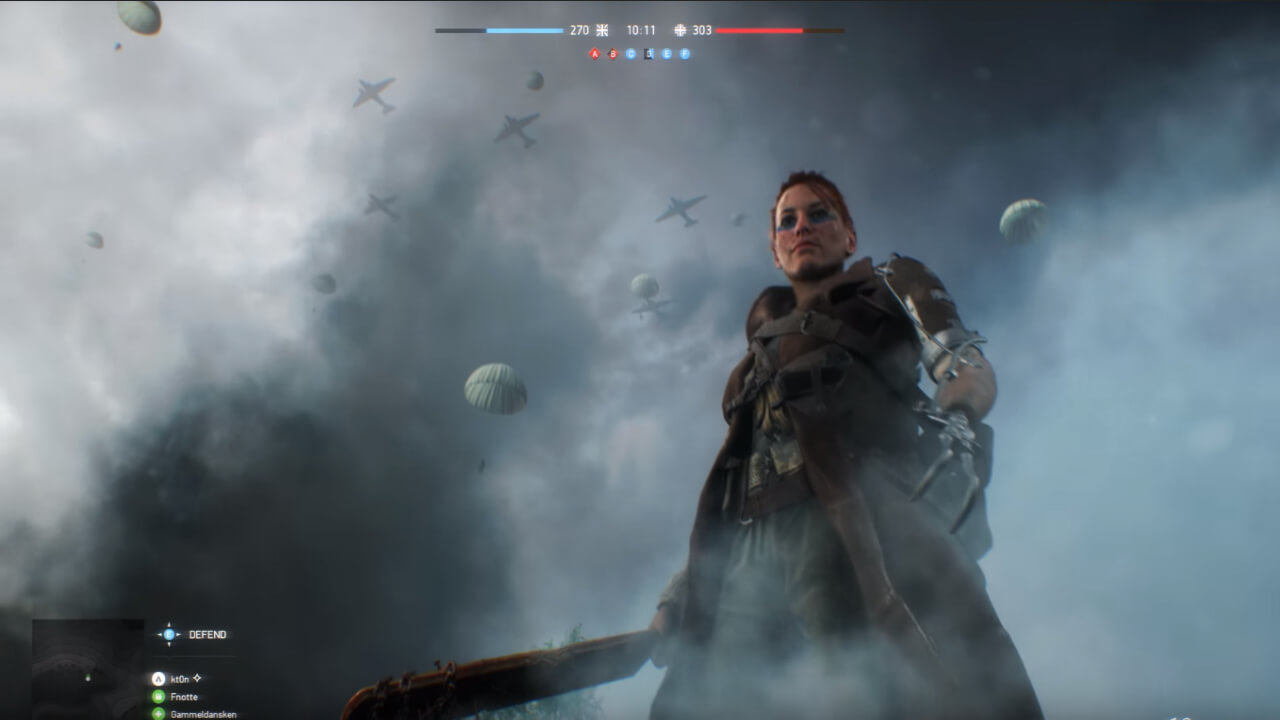Click the red team ticket bar

(x=760, y=30)
